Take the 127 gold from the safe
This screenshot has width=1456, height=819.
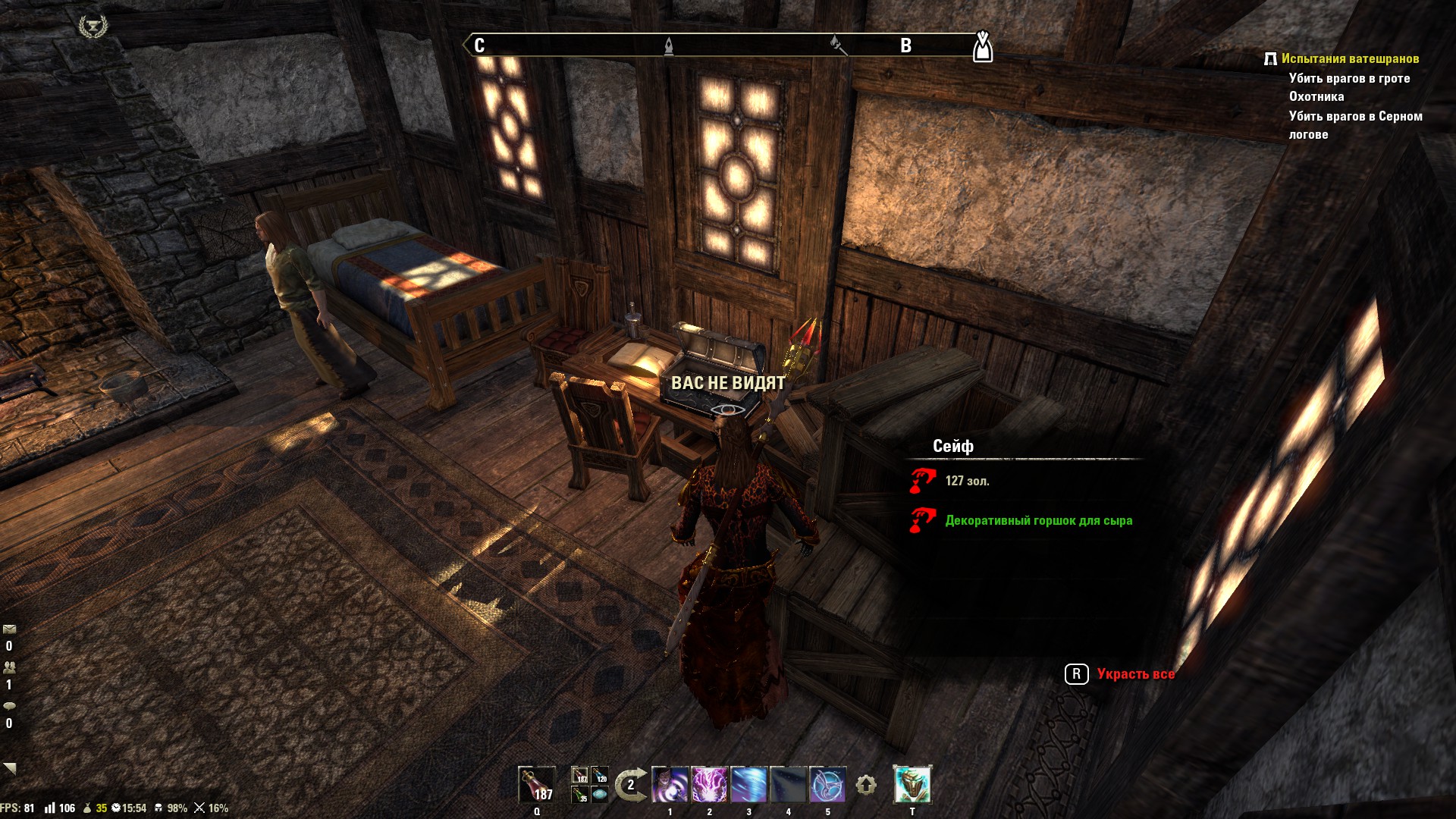(967, 481)
